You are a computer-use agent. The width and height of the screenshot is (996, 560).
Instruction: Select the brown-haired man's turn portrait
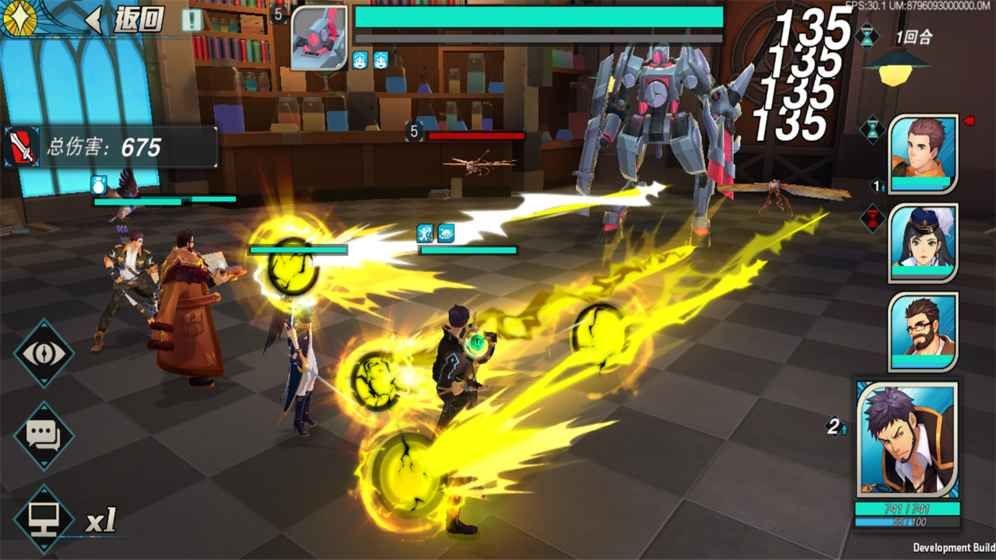[922, 151]
